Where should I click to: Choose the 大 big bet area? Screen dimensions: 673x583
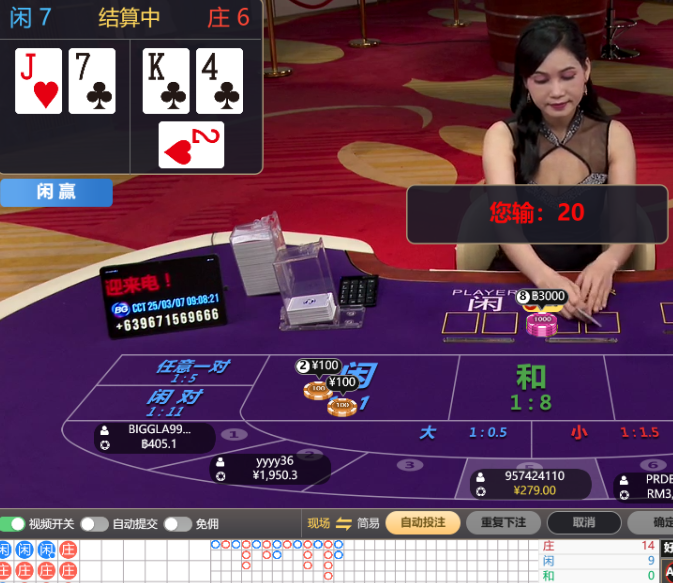pyautogui.click(x=465, y=433)
